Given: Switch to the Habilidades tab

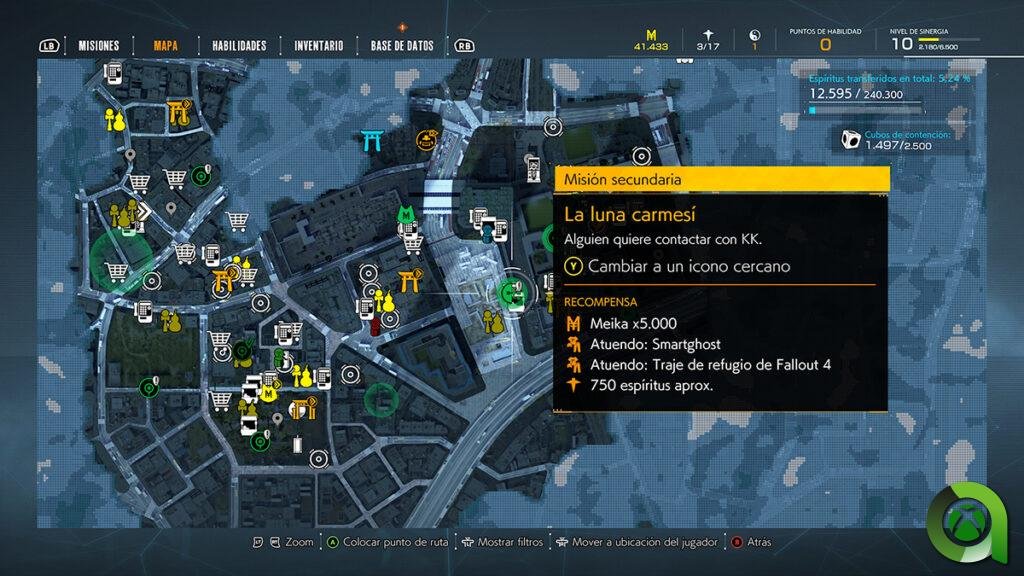Looking at the screenshot, I should [239, 45].
